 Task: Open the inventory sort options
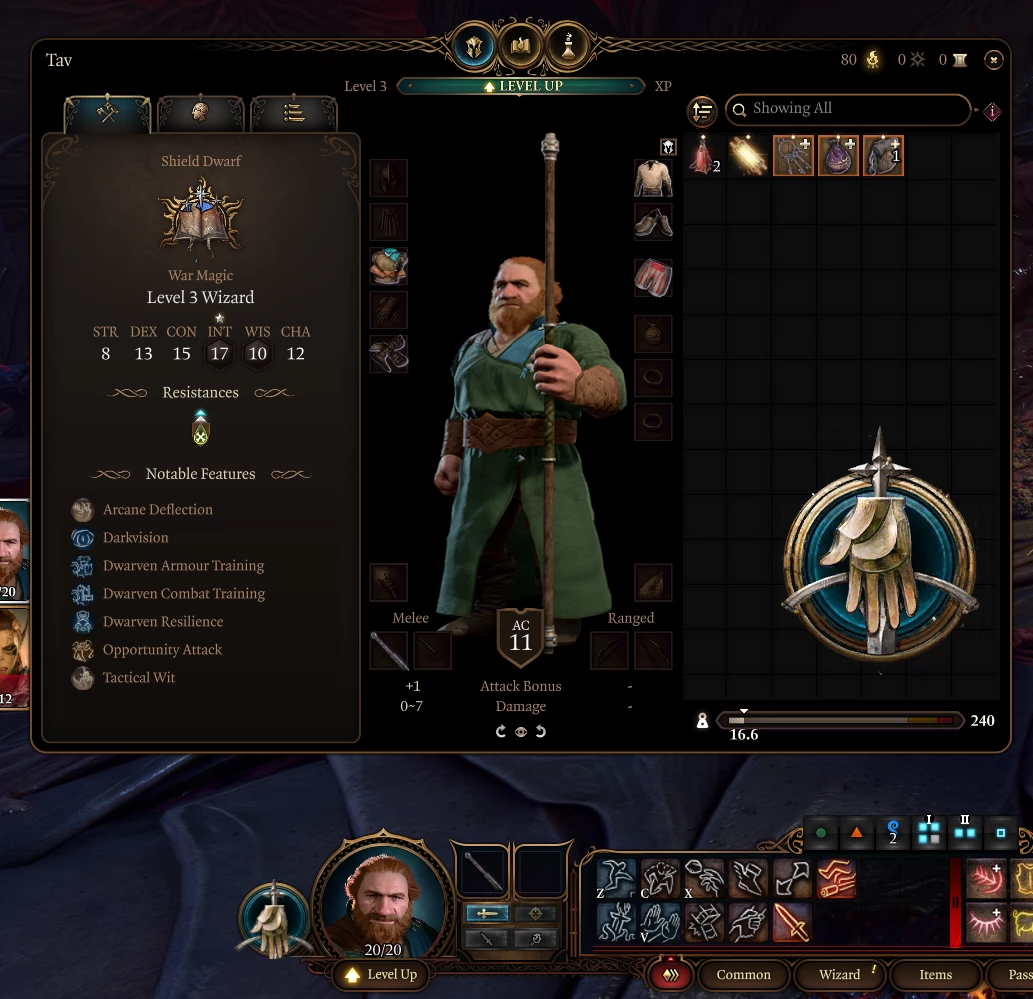(702, 111)
